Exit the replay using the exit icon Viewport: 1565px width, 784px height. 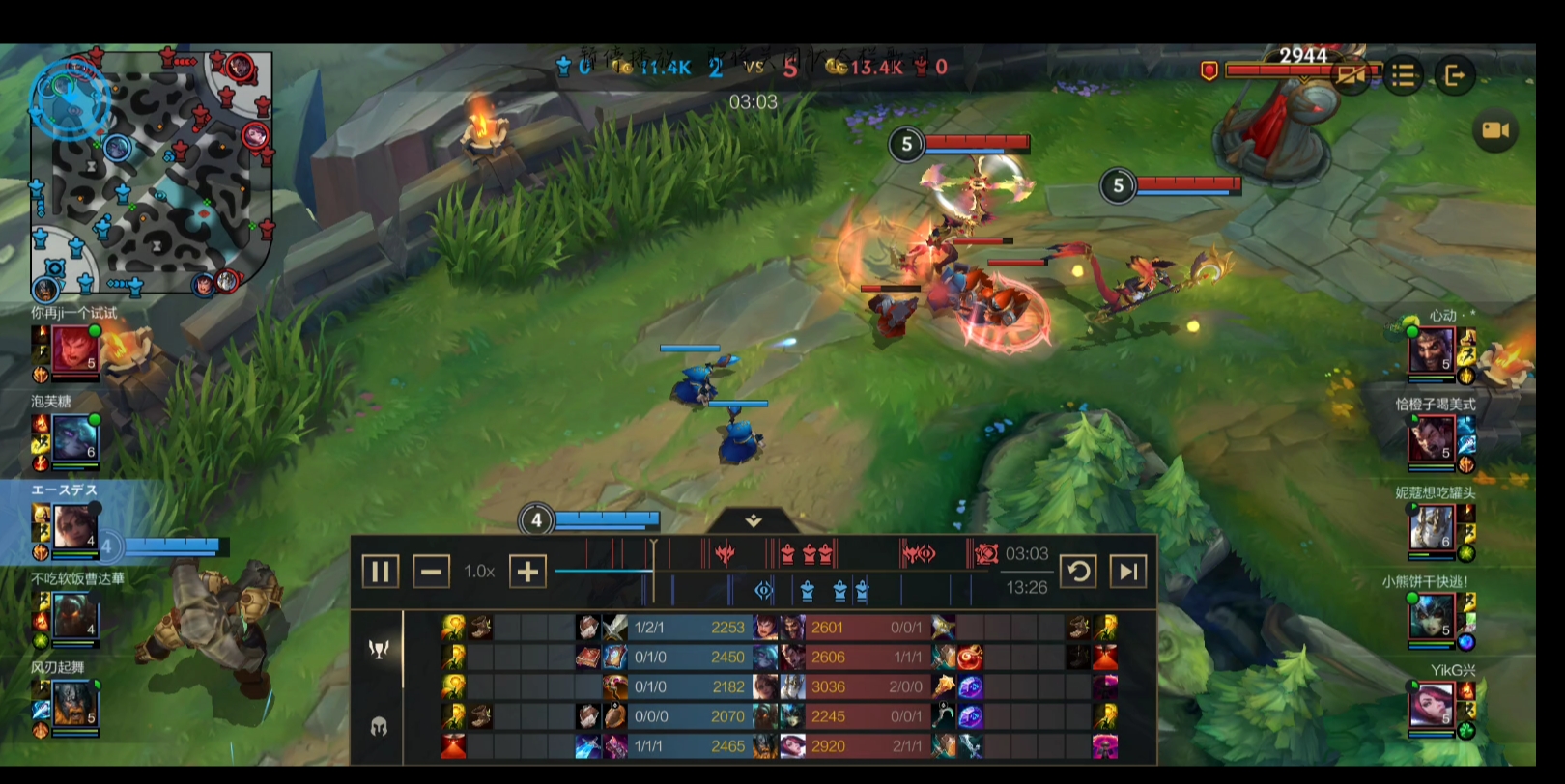(x=1454, y=75)
